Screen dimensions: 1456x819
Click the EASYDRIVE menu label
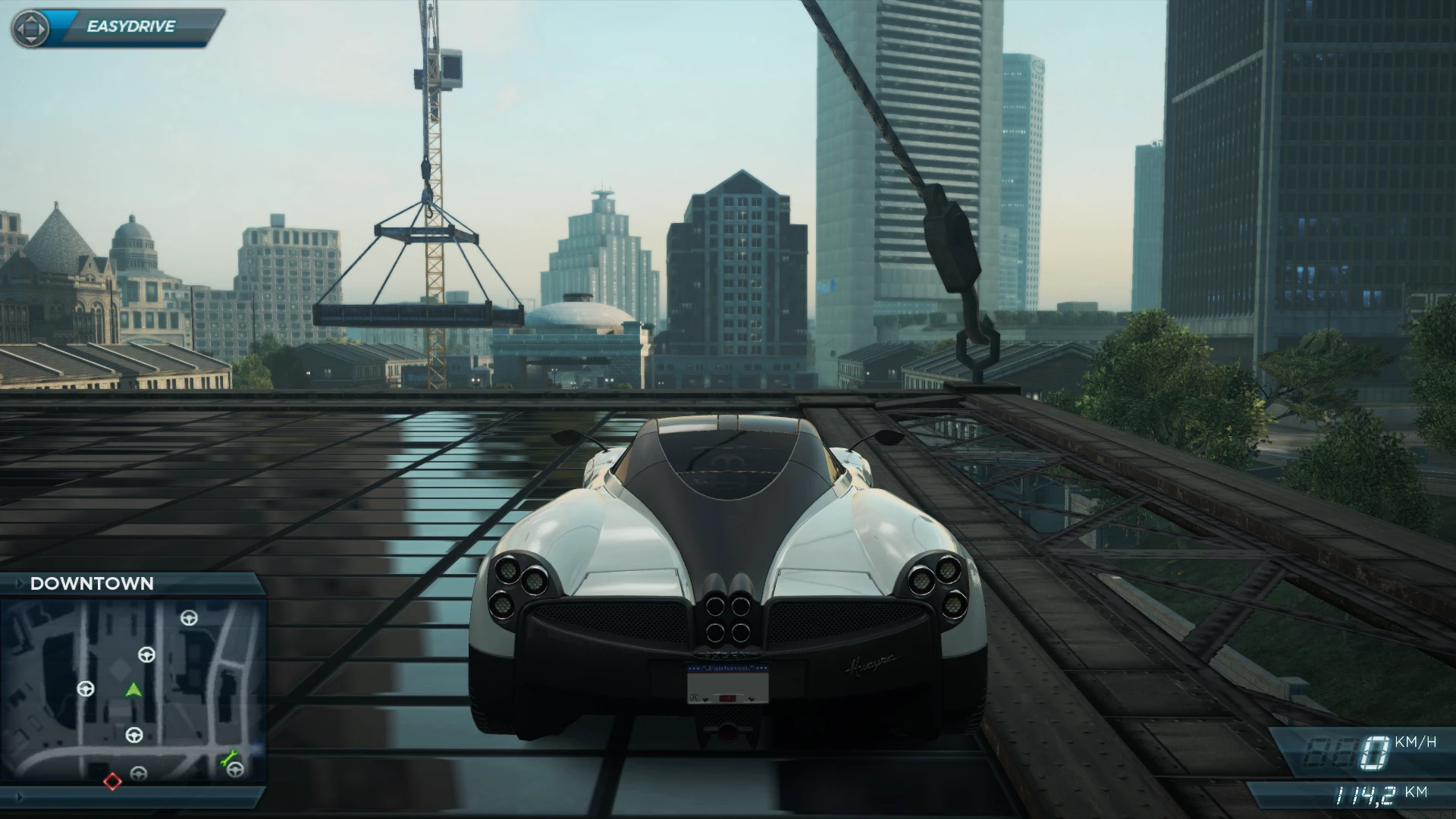pos(133,26)
